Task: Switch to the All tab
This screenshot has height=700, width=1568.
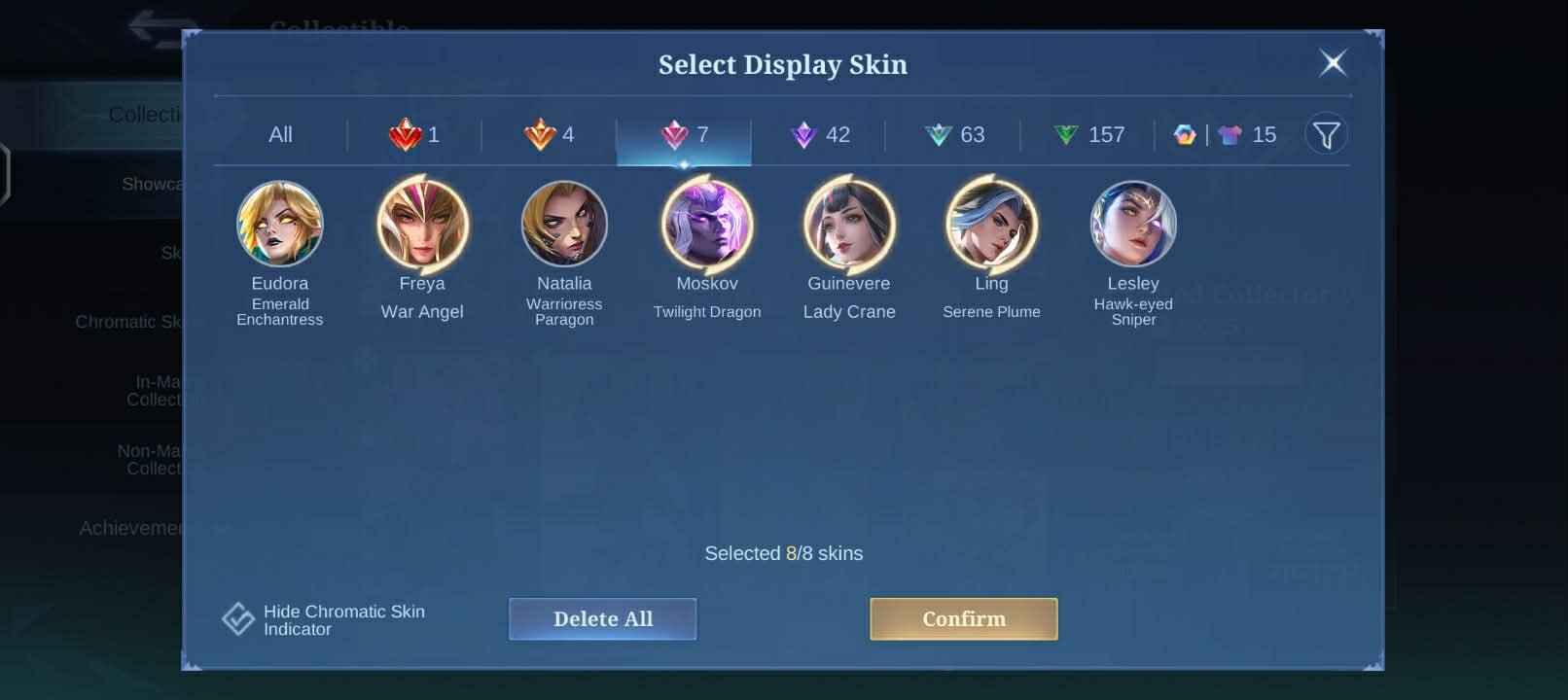Action: (280, 135)
